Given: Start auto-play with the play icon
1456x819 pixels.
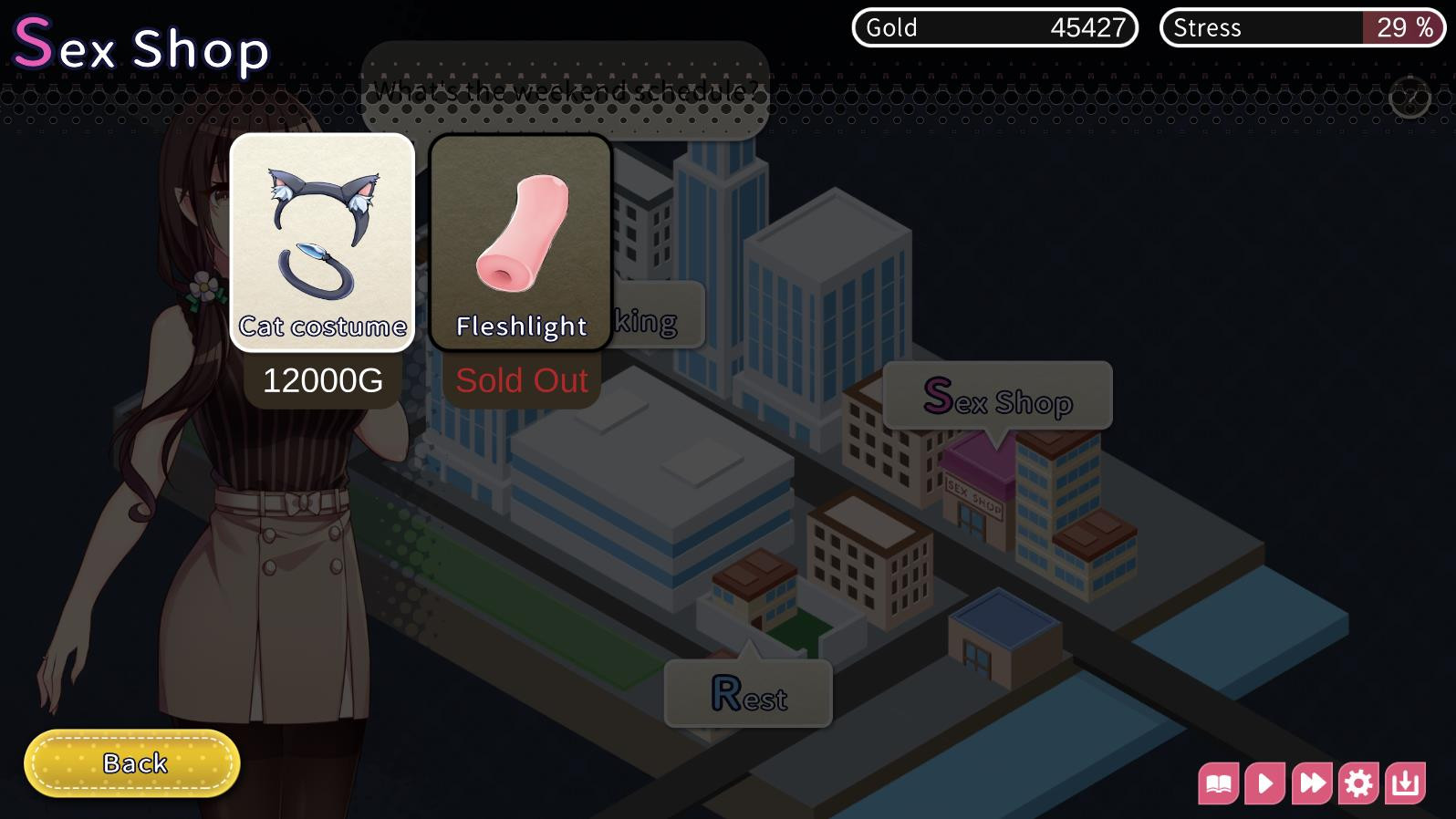Looking at the screenshot, I should coord(1265,782).
